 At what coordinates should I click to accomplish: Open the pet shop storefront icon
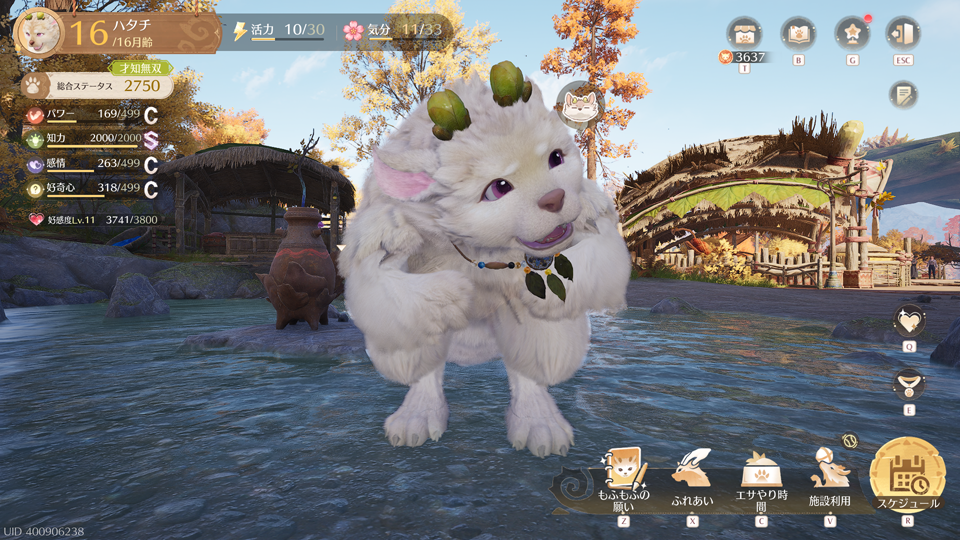coord(744,33)
